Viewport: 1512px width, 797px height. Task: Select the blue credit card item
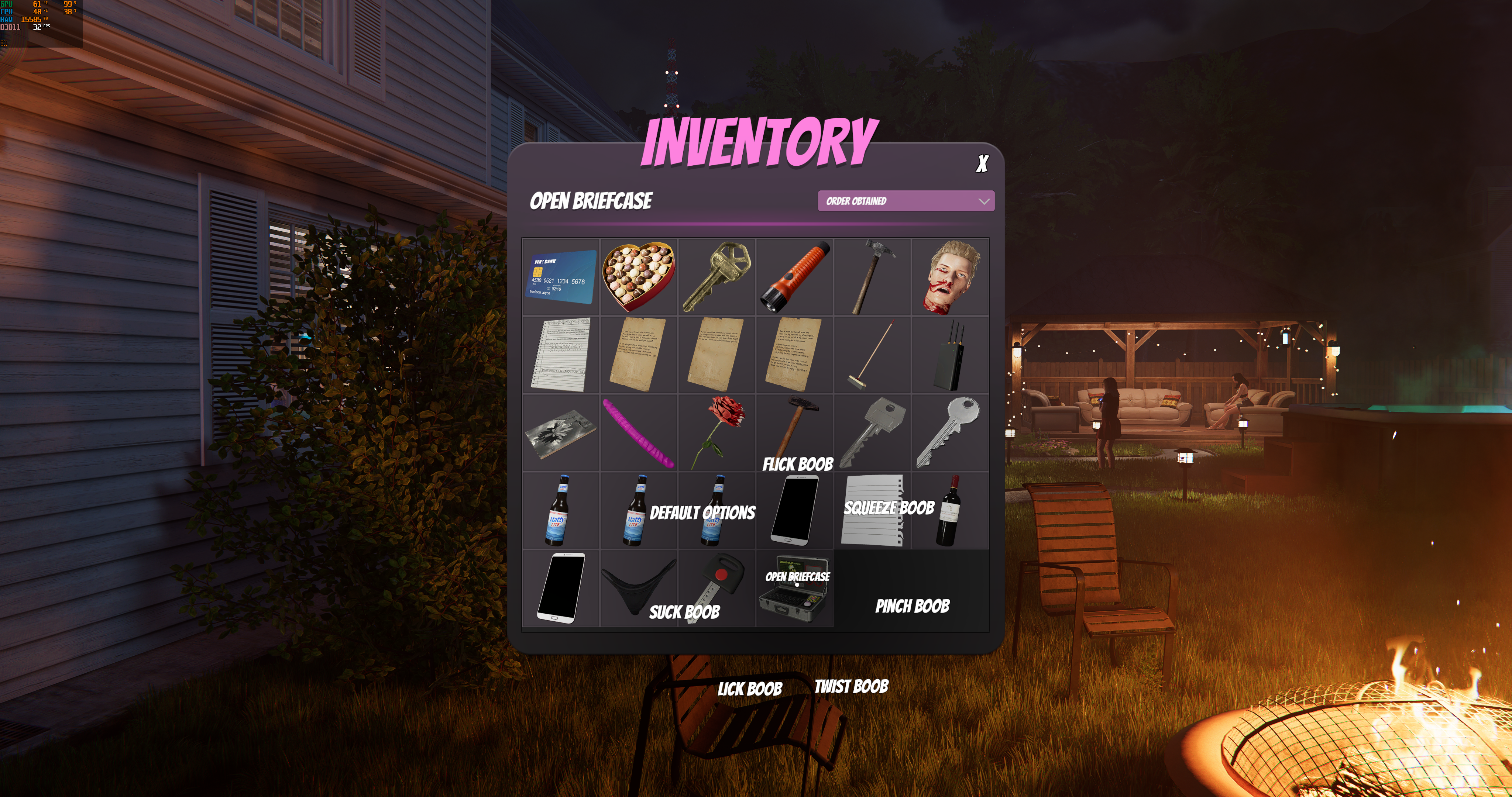[x=561, y=277]
